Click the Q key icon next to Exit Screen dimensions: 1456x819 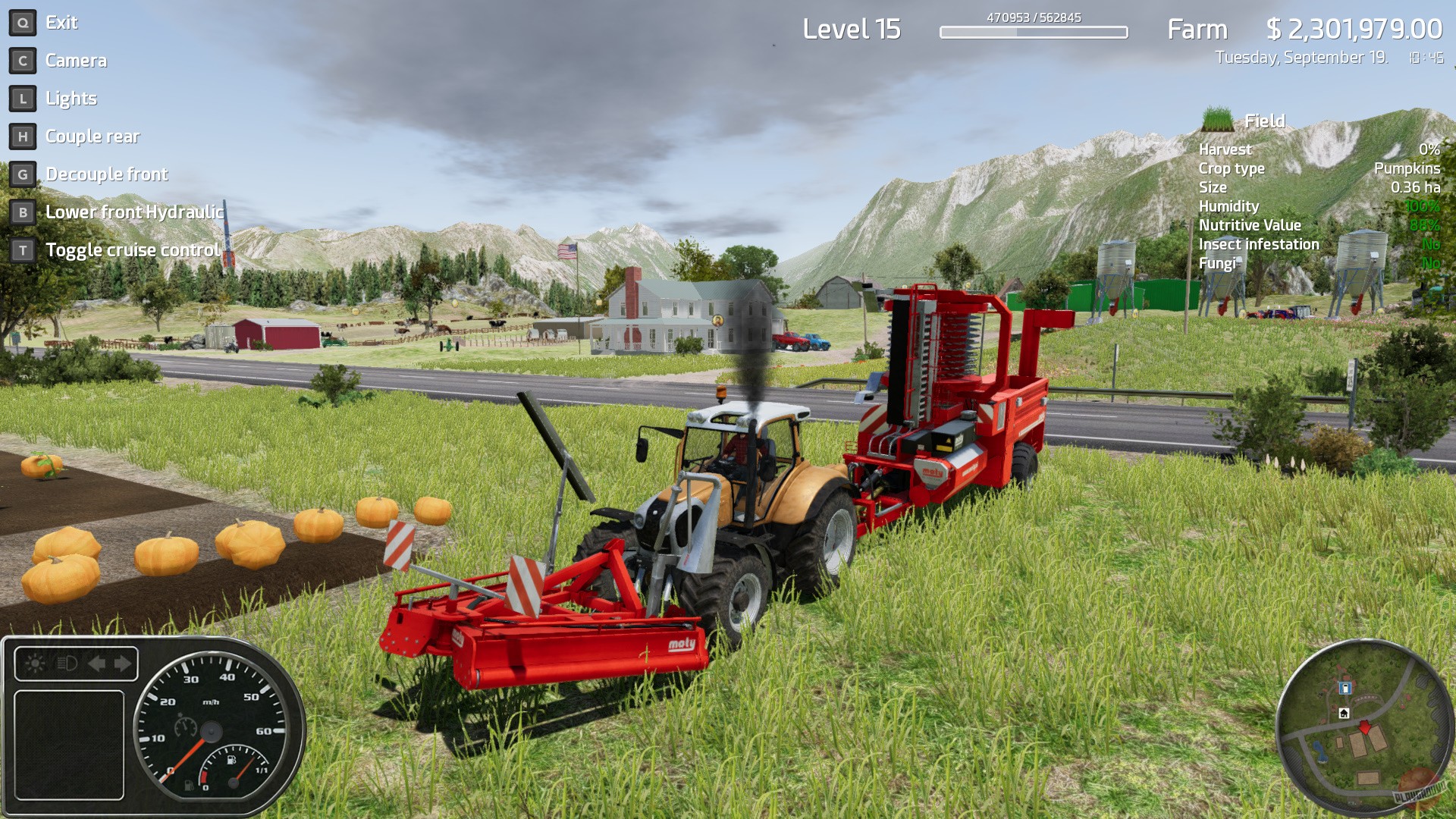click(x=22, y=22)
